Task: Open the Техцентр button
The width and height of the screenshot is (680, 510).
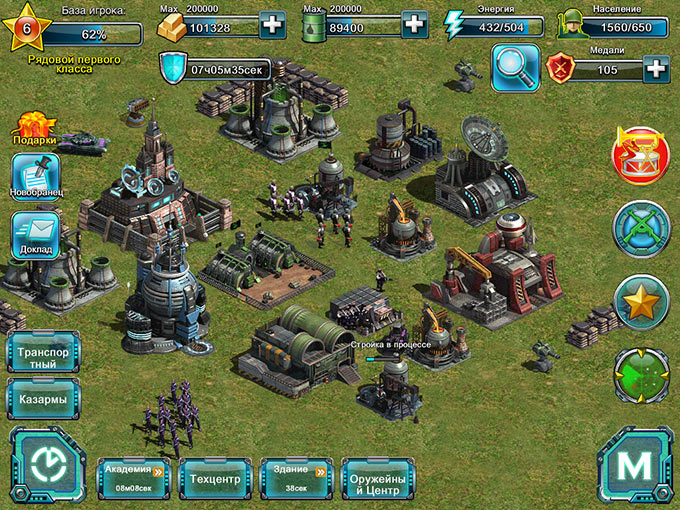Action: [x=214, y=479]
